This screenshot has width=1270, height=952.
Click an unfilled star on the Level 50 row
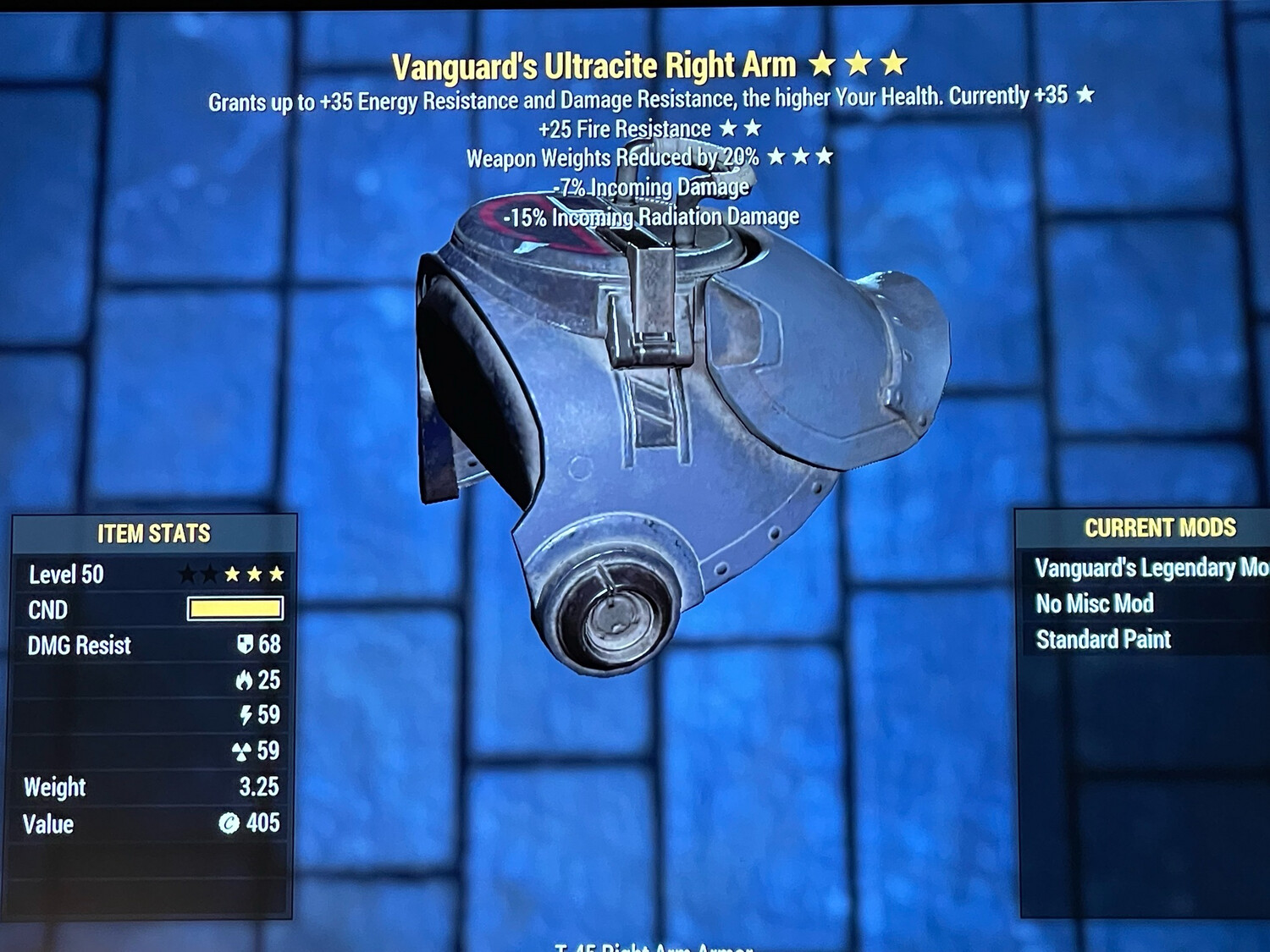pos(186,575)
